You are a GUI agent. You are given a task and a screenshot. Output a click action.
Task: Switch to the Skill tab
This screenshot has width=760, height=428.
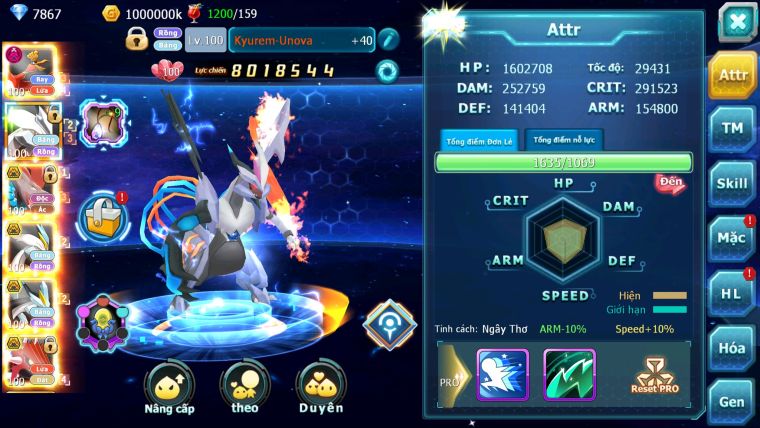coord(733,183)
